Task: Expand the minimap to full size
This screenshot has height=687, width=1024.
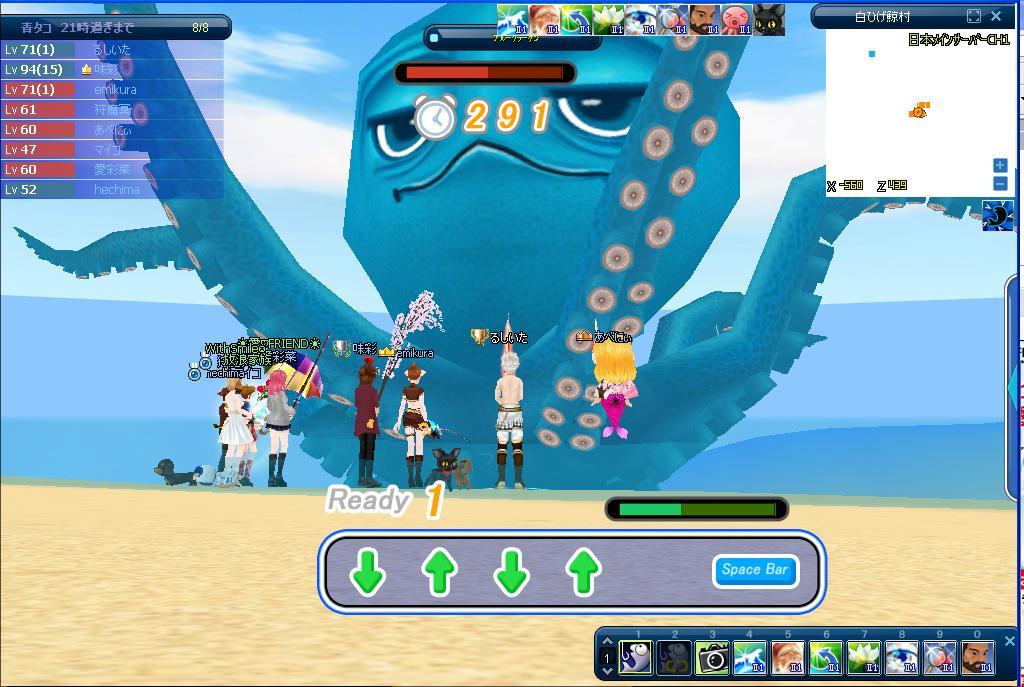Action: pyautogui.click(x=974, y=16)
